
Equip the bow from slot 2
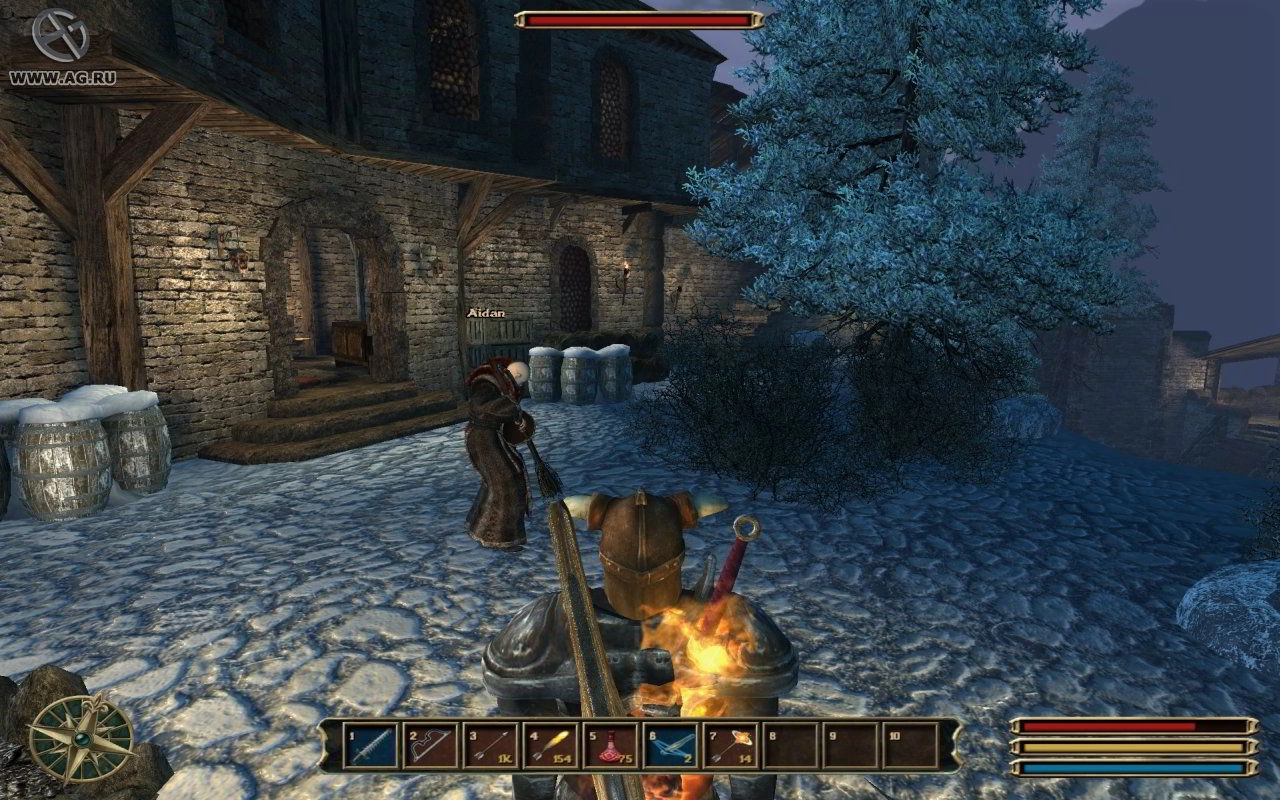pyautogui.click(x=430, y=746)
